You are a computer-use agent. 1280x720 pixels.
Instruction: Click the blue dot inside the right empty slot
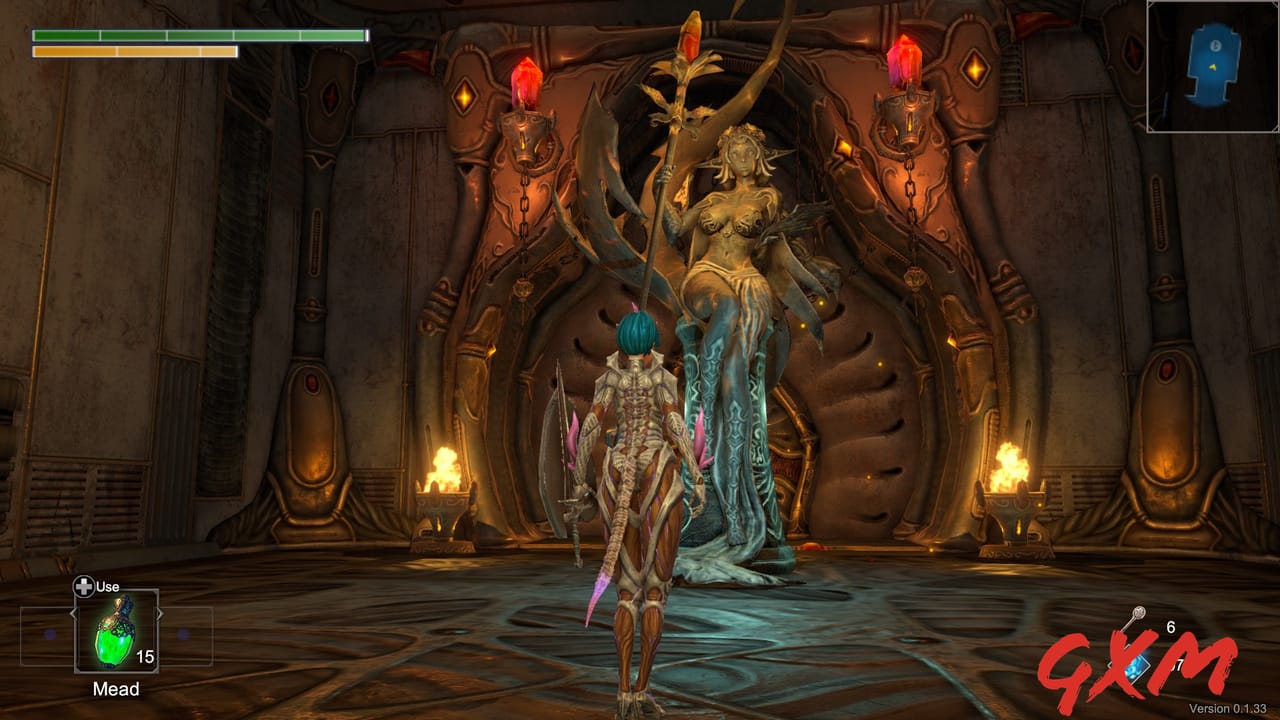point(183,634)
